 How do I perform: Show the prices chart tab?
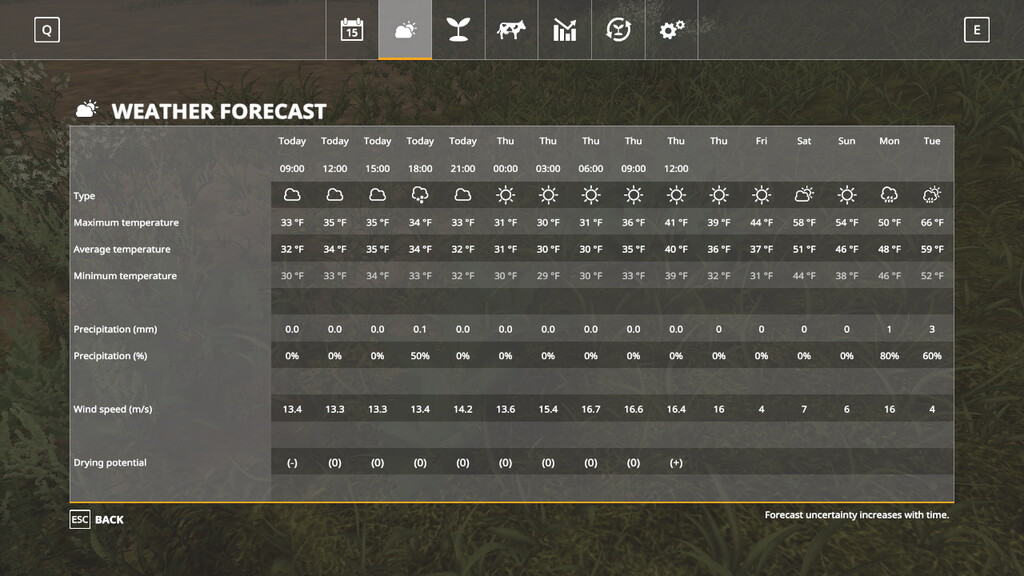(565, 30)
